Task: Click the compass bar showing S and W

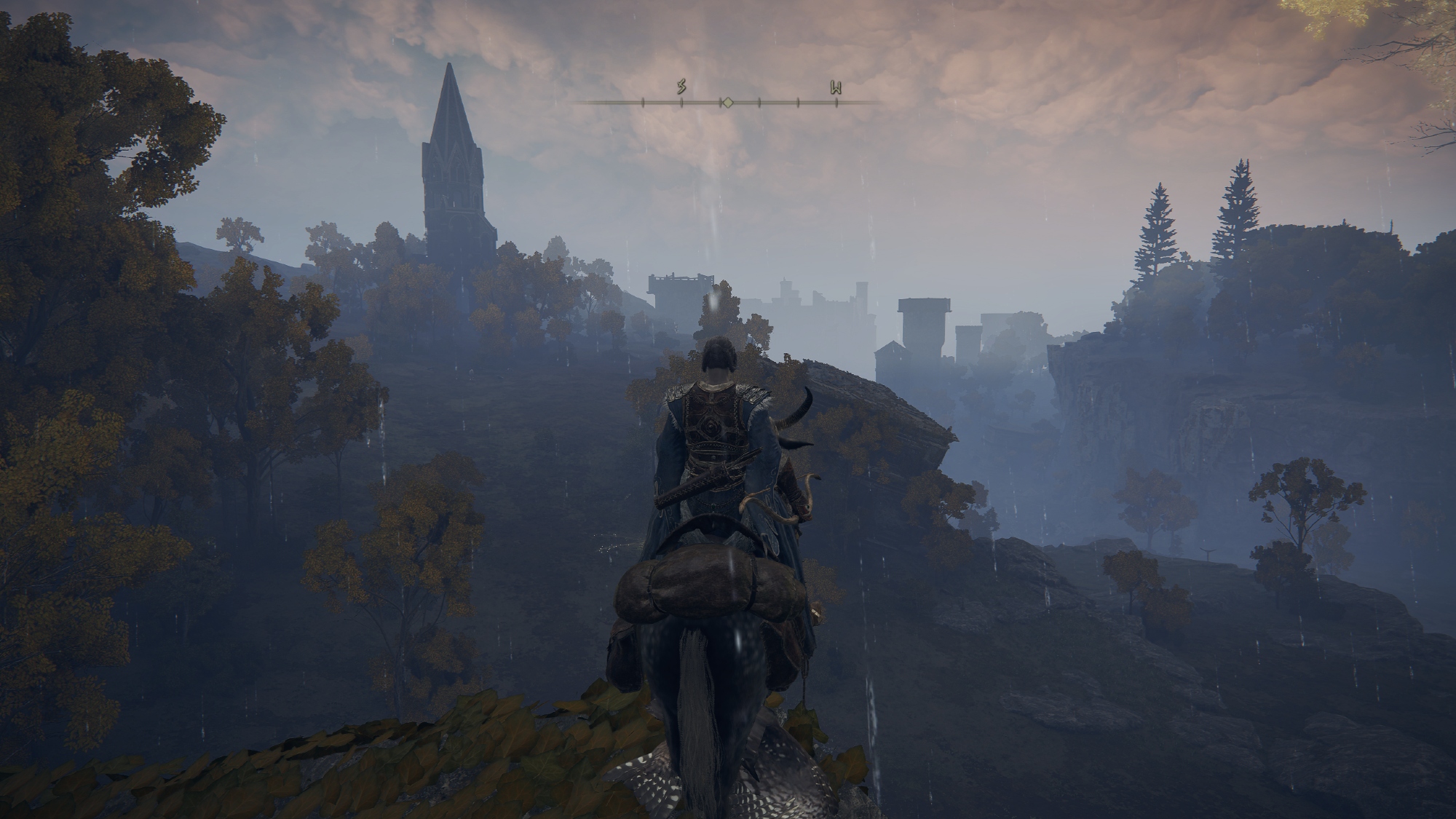Action: click(x=727, y=101)
